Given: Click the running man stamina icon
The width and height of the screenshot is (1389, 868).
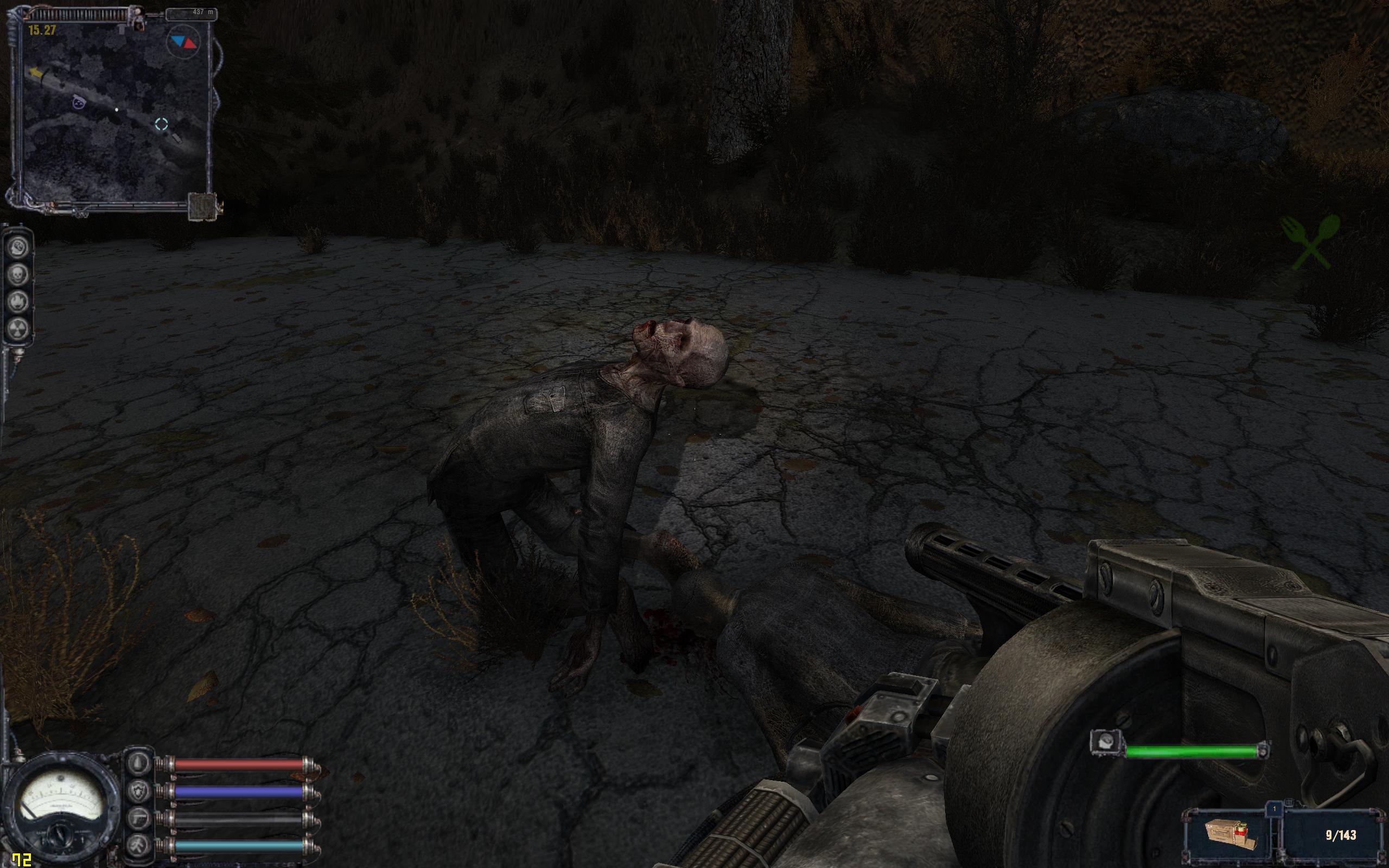Looking at the screenshot, I should (x=139, y=845).
